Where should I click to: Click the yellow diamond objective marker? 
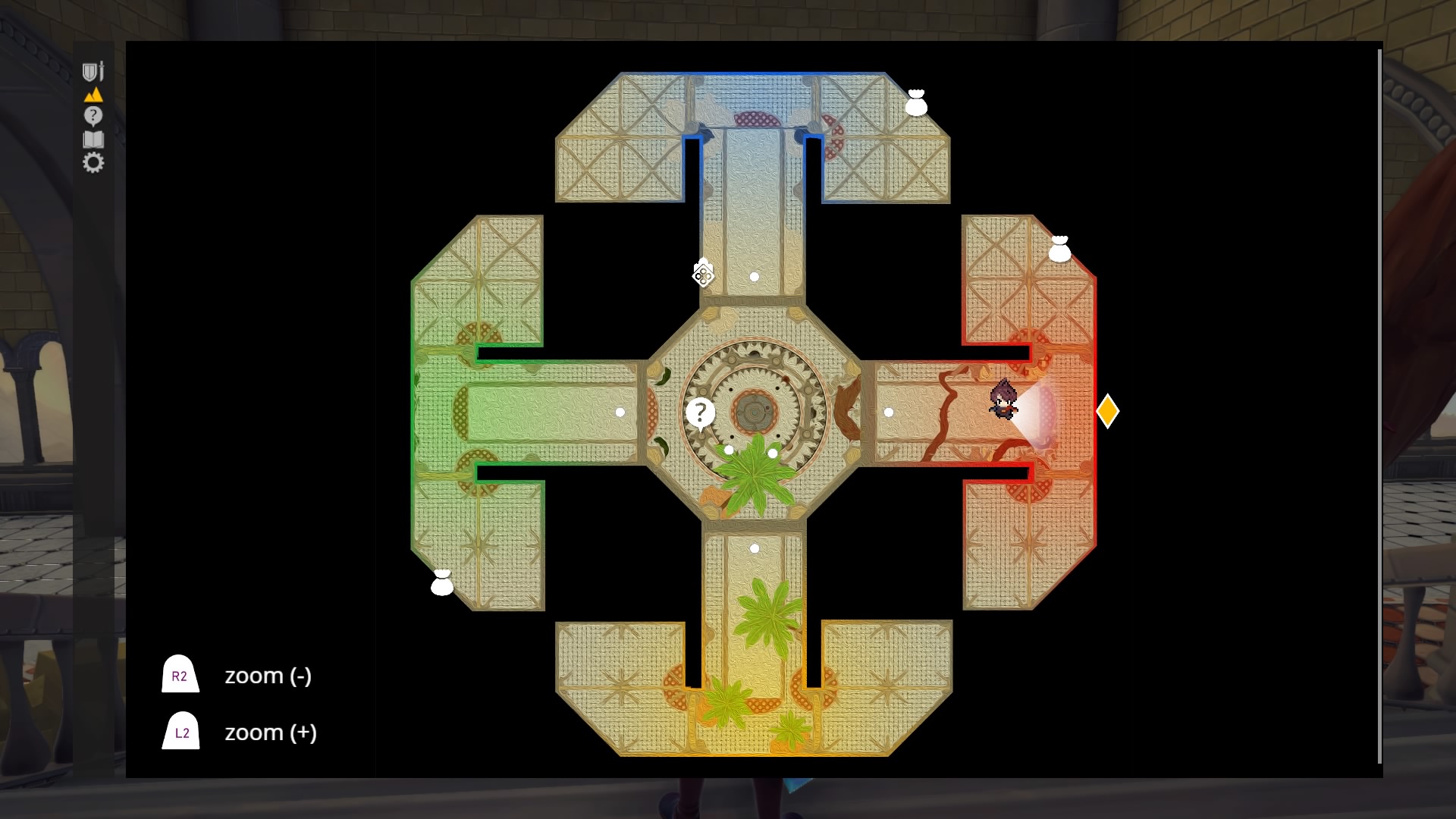click(1107, 411)
